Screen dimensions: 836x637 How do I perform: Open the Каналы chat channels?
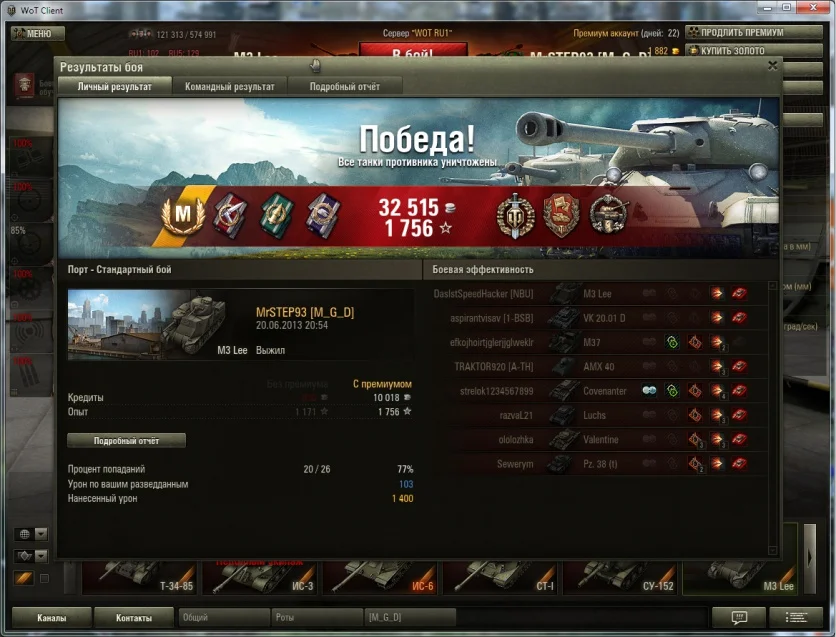pyautogui.click(x=51, y=617)
